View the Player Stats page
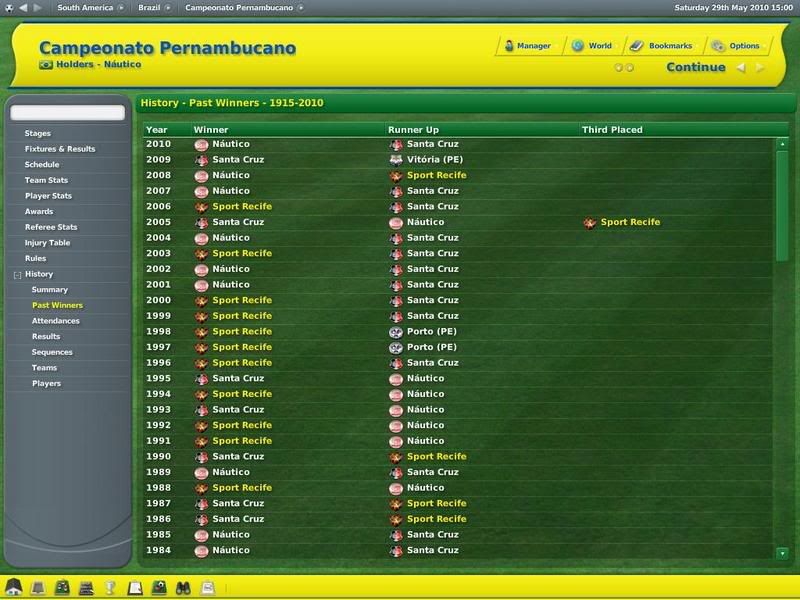 48,196
